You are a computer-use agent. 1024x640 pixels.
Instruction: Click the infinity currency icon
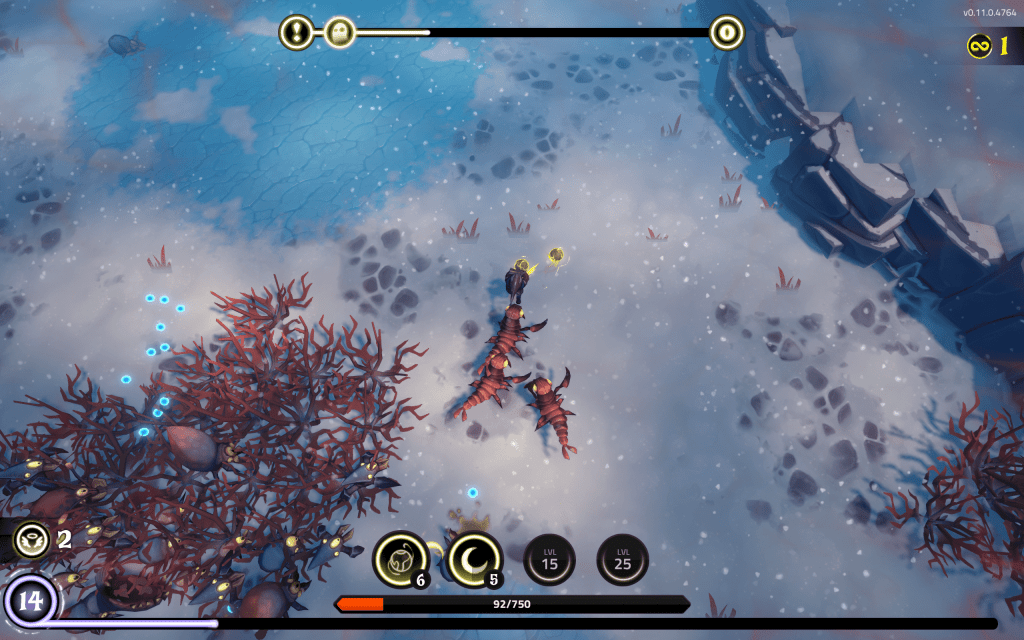pos(980,45)
